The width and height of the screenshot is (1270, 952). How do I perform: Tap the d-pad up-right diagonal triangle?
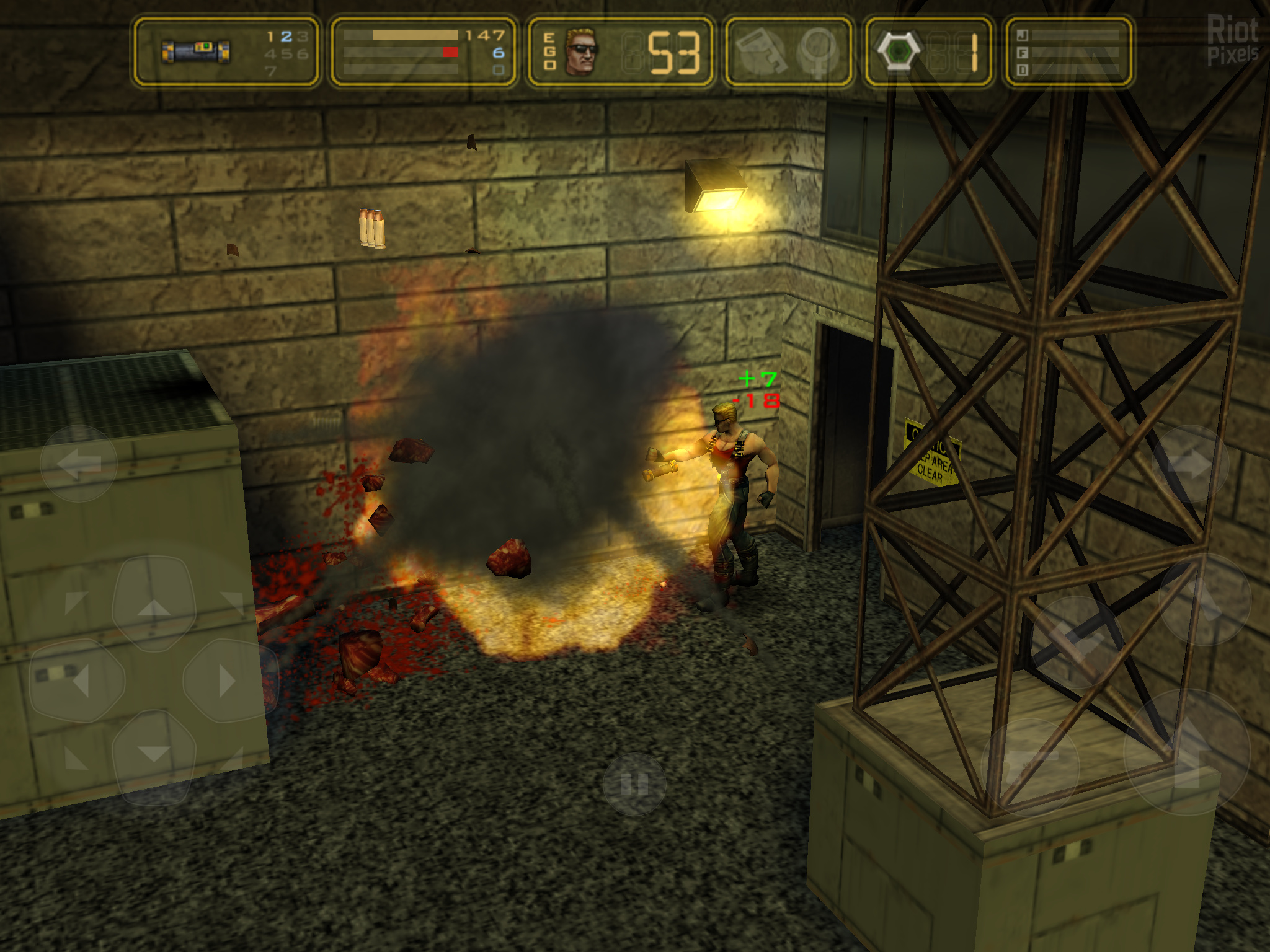pyautogui.click(x=233, y=601)
